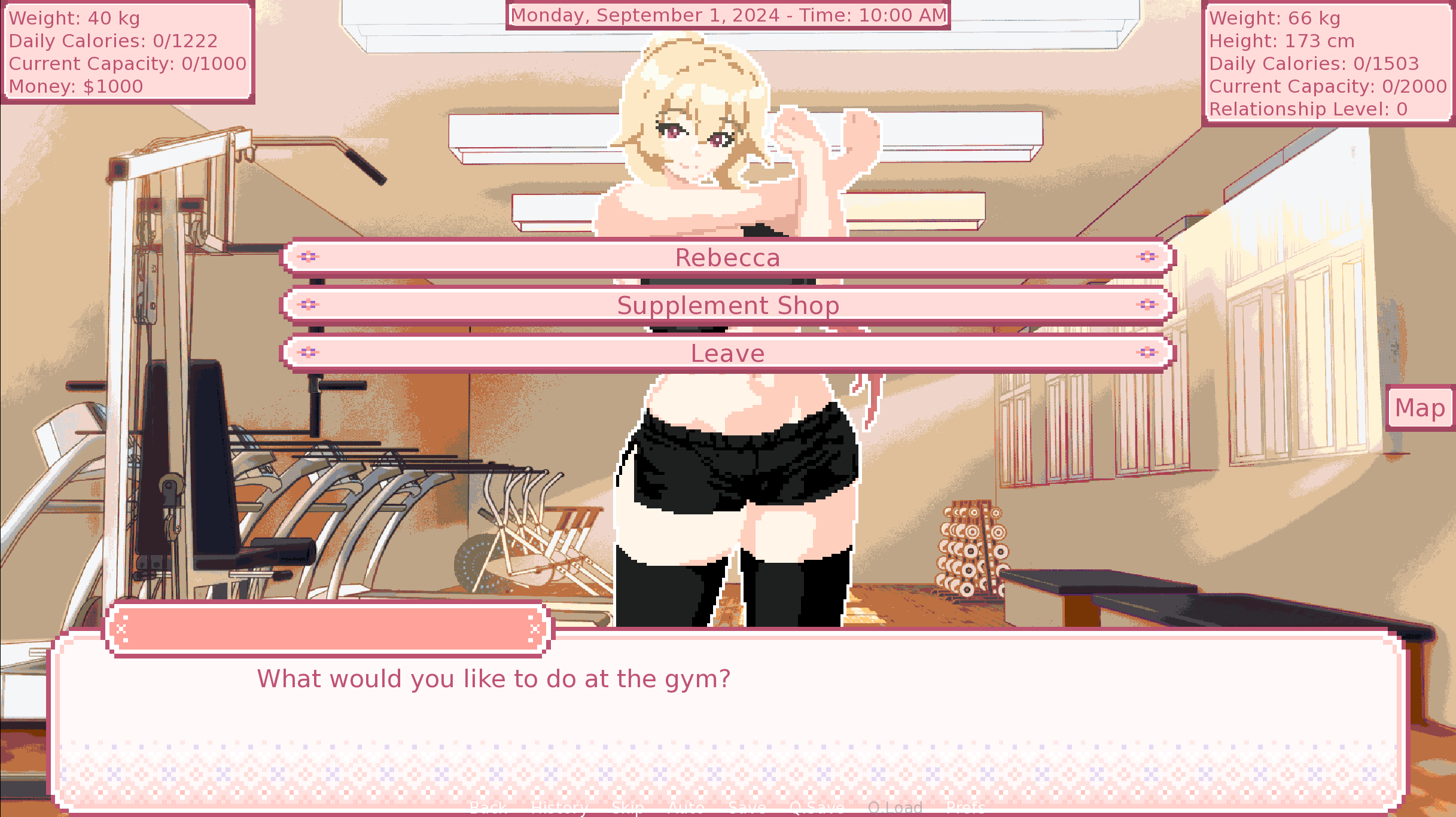
Task: Click Back to rewind dialogue
Action: pyautogui.click(x=488, y=809)
